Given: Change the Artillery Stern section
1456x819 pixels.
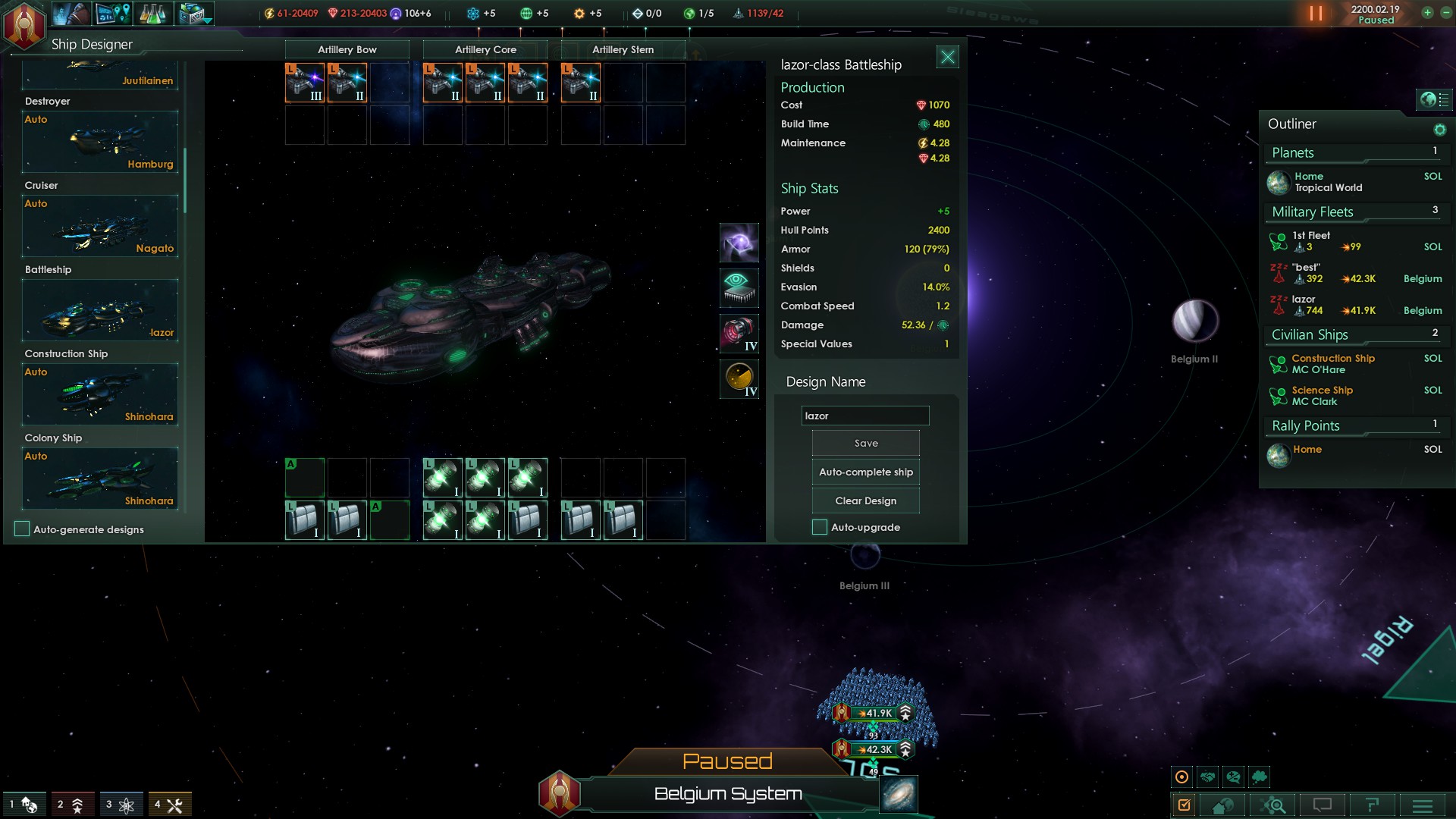Looking at the screenshot, I should coord(623,49).
